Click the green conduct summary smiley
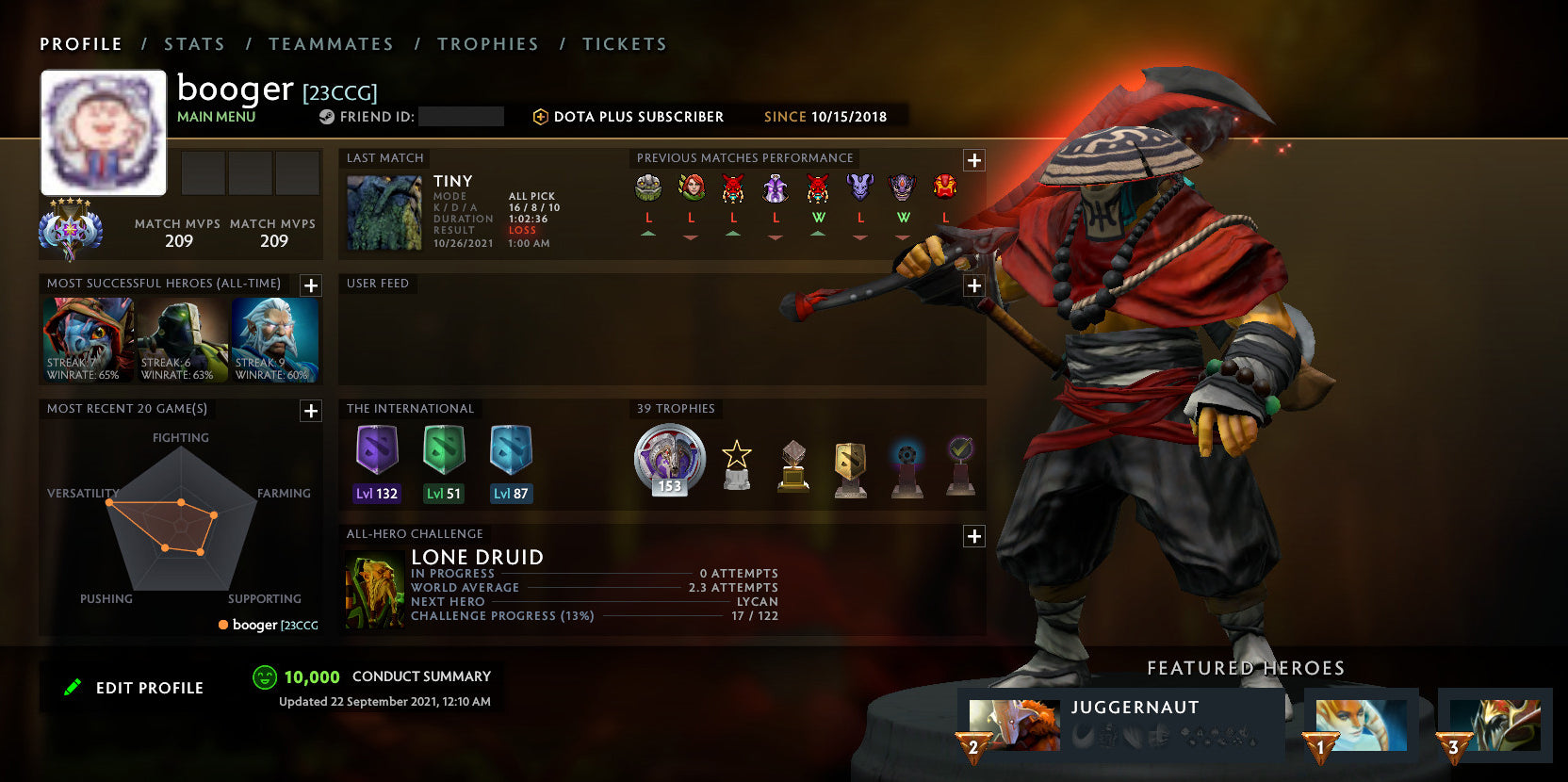 pos(264,676)
